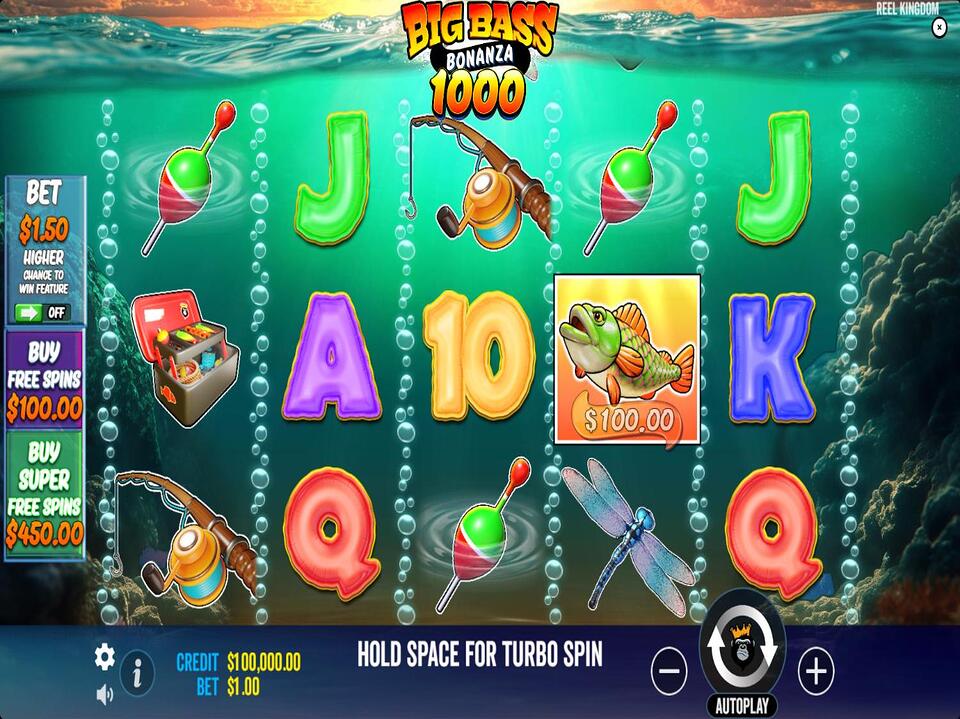Close the game with the X button
Viewport: 960px width, 719px height.
pos(939,28)
